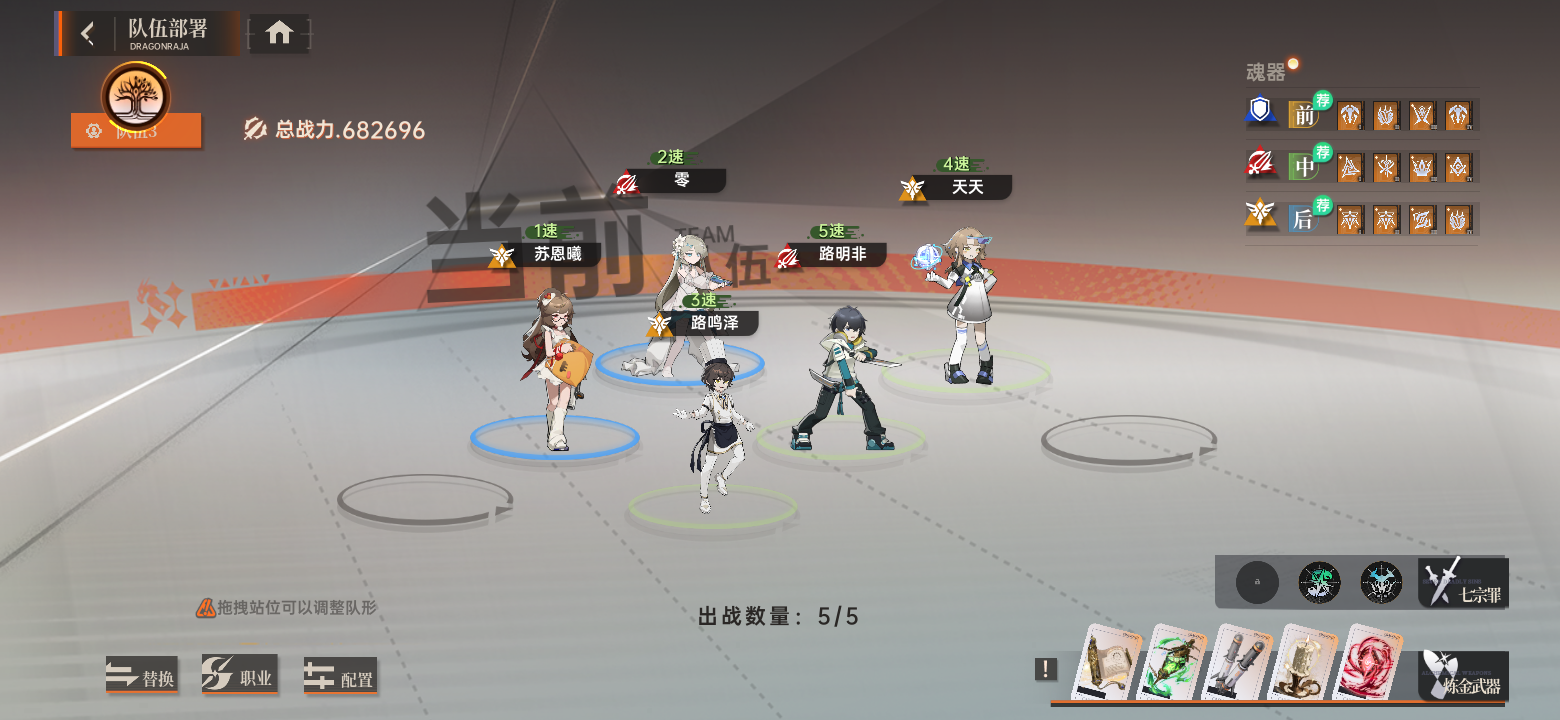1560x720 pixels.
Task: Open the 炼金武器 alchemical weapons panel
Action: click(x=1464, y=676)
